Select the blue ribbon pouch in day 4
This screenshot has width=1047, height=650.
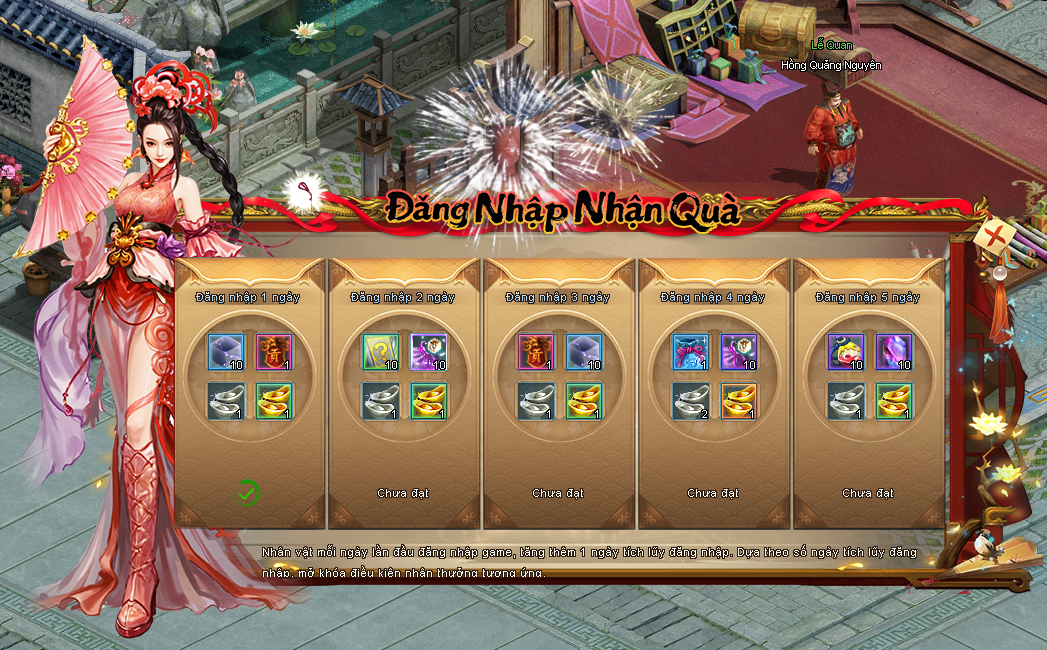690,351
